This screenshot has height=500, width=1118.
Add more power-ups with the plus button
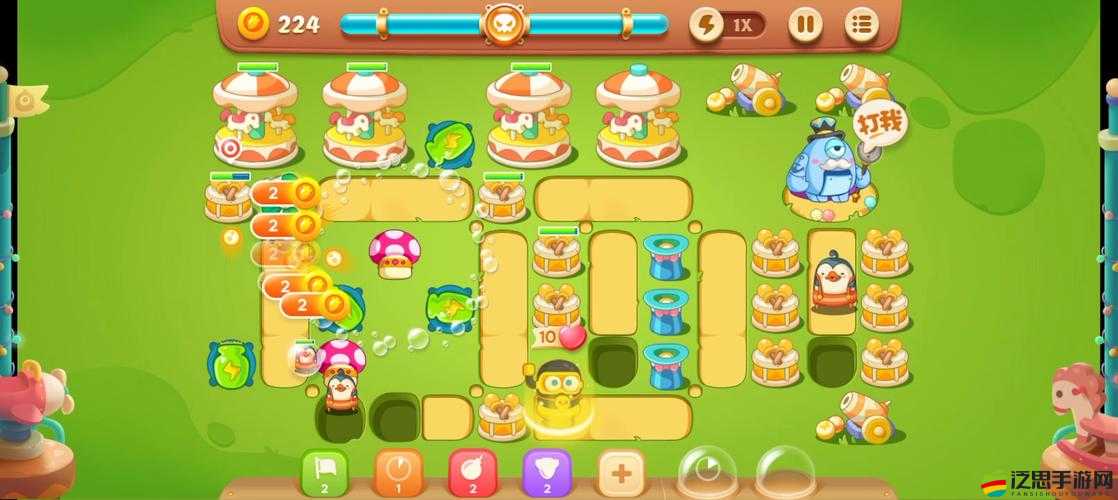click(621, 471)
